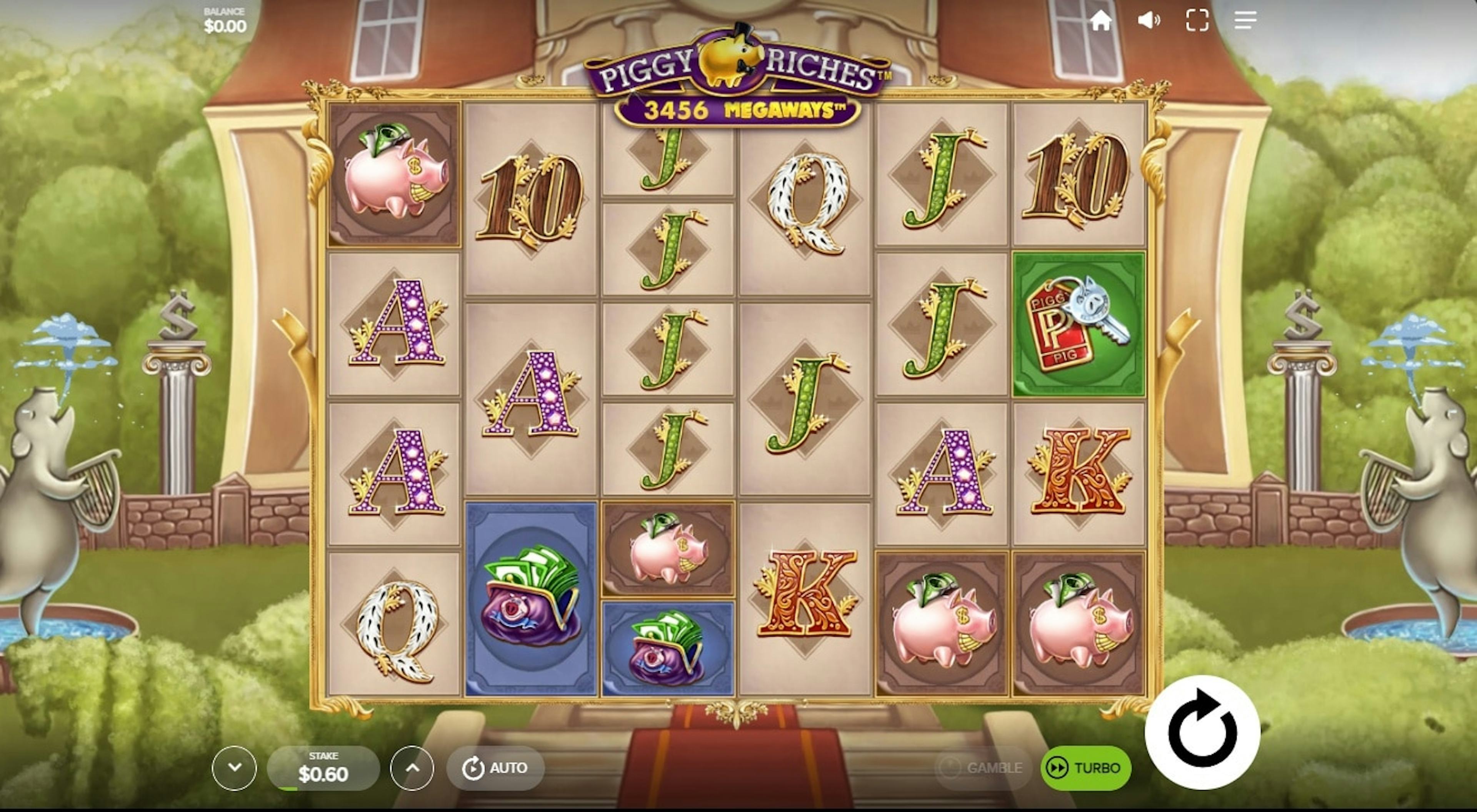1477x812 pixels.
Task: Increase the stake with the up arrow
Action: tap(412, 768)
